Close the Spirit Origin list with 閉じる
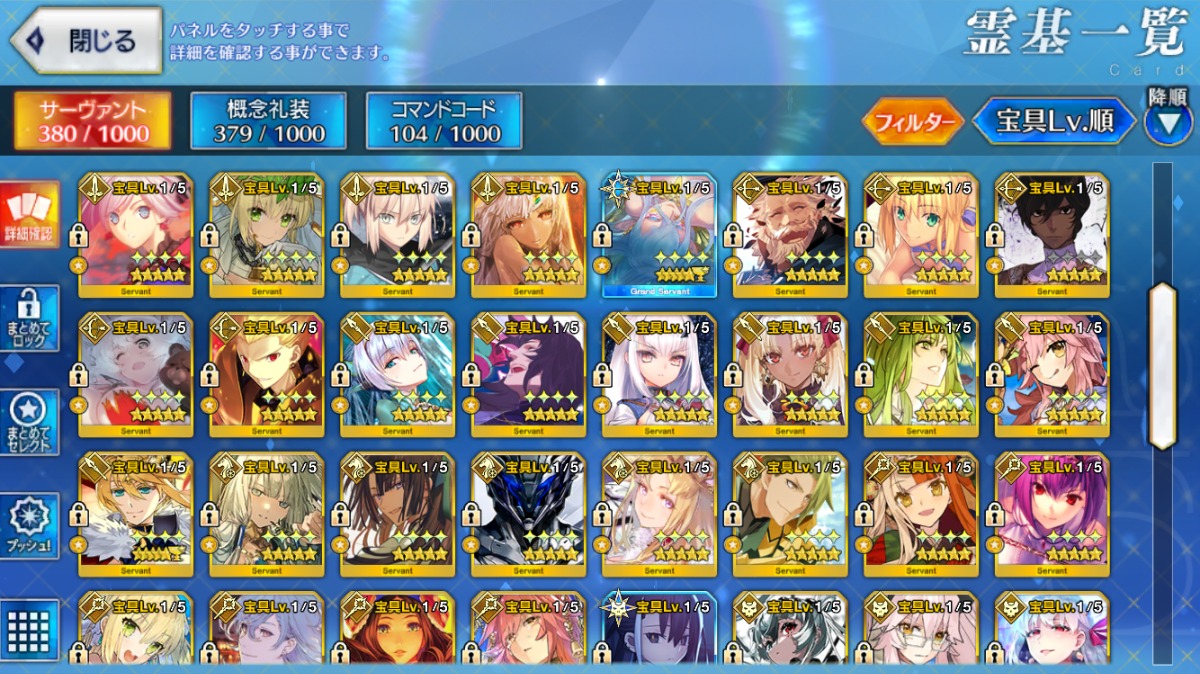 [86, 41]
